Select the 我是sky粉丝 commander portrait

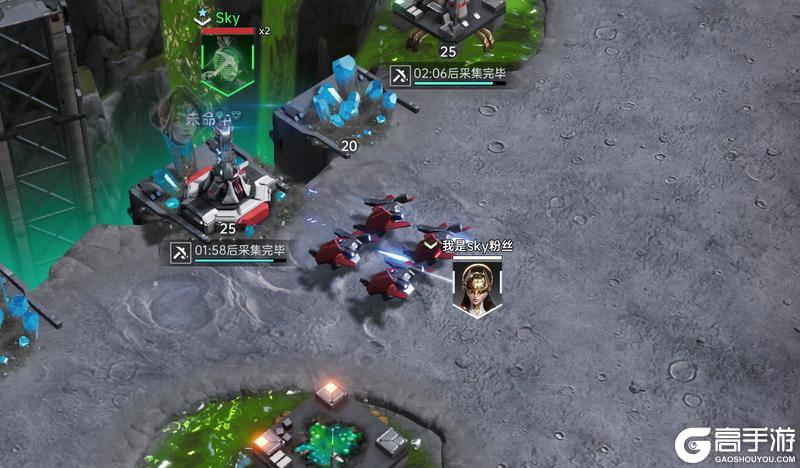click(x=477, y=287)
